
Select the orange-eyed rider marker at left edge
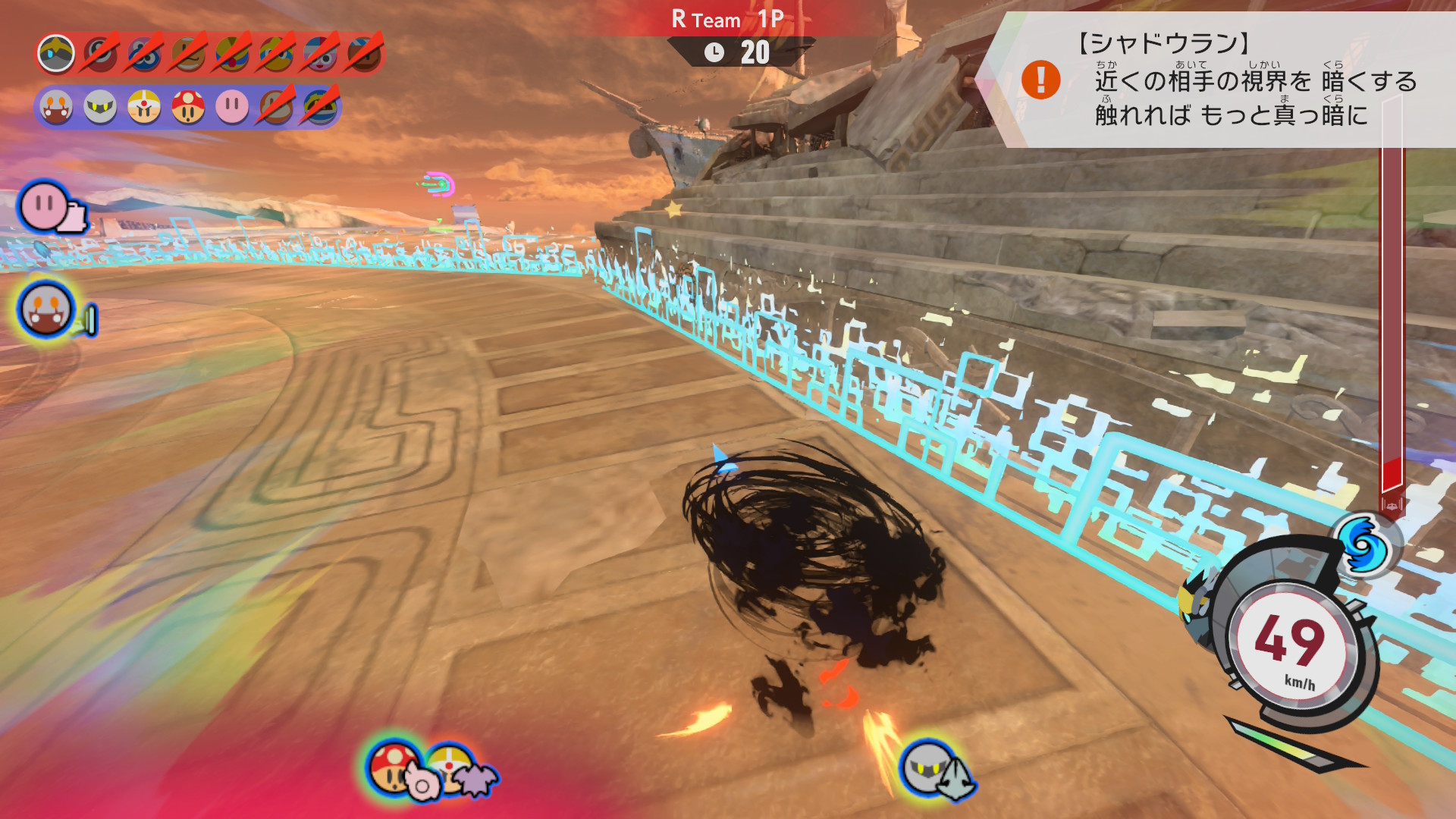[46, 309]
